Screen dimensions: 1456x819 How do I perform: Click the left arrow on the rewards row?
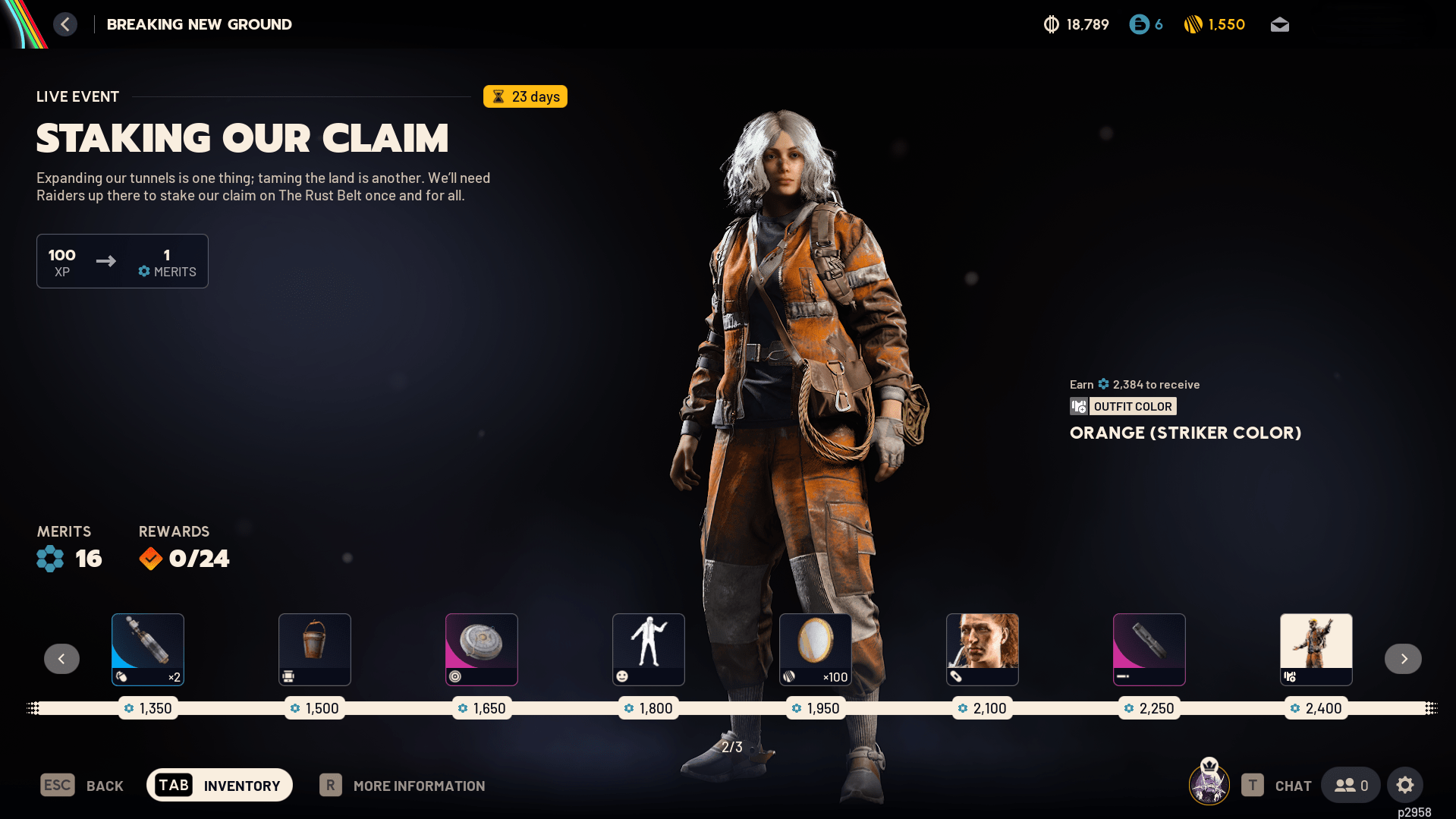(61, 659)
